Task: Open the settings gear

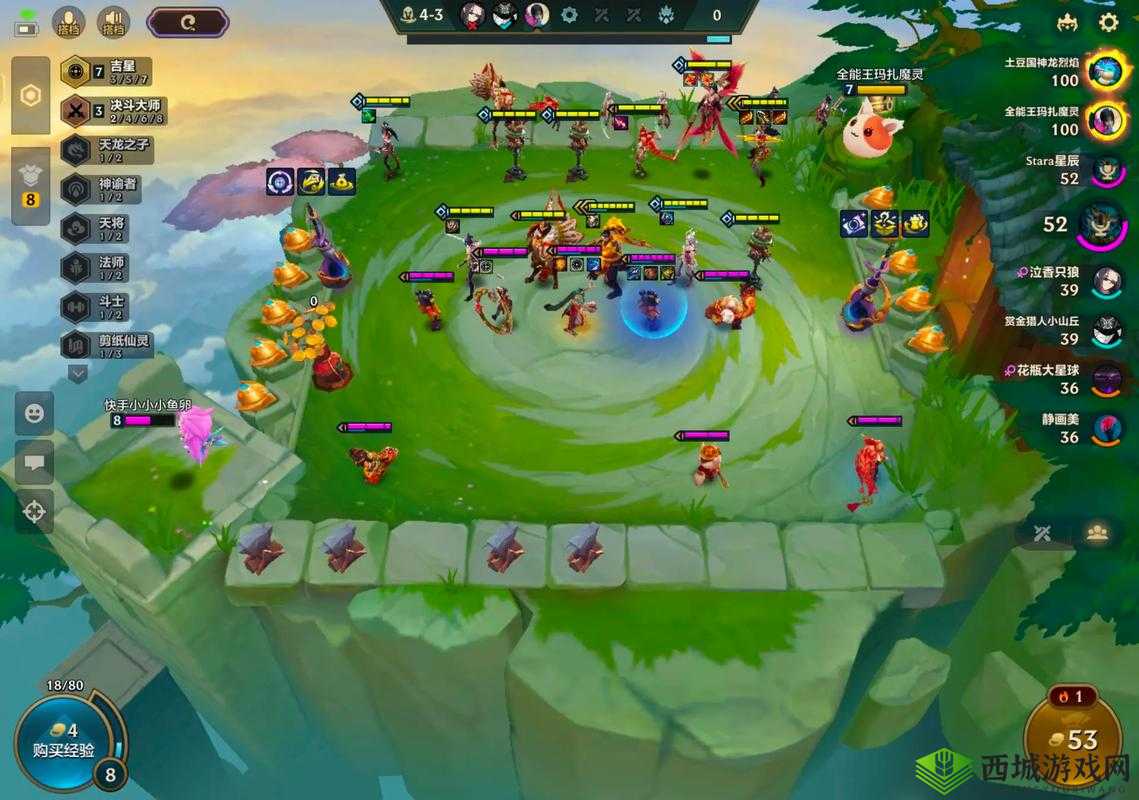Action: (1108, 22)
